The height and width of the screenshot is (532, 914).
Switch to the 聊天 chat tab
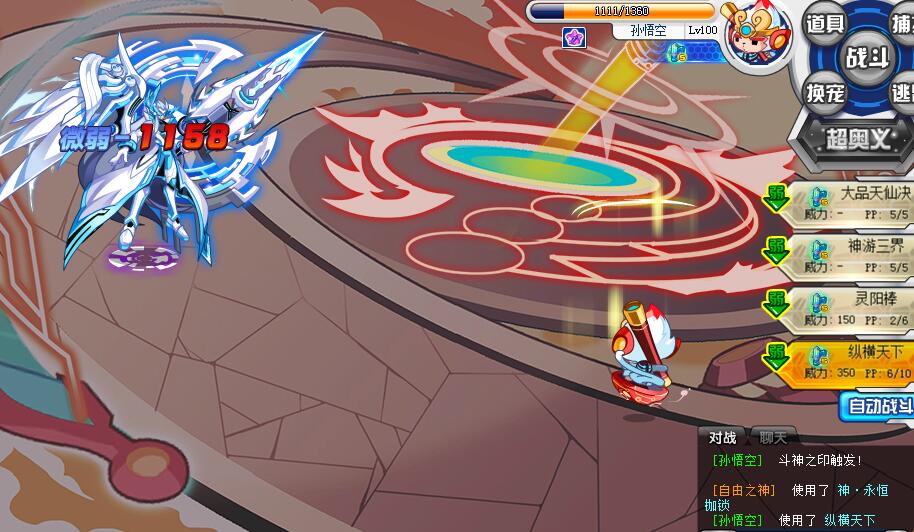point(773,437)
